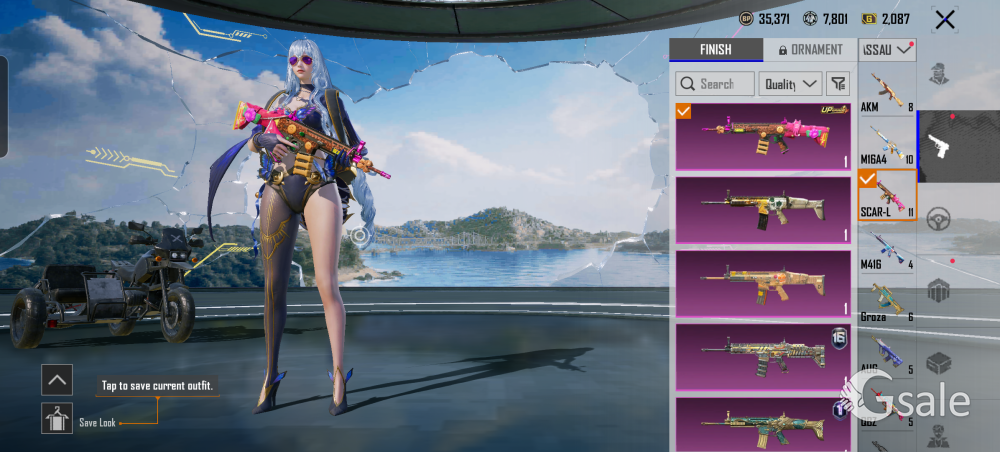The height and width of the screenshot is (452, 1000).
Task: Select the AKM weapon entry
Action: [x=887, y=92]
